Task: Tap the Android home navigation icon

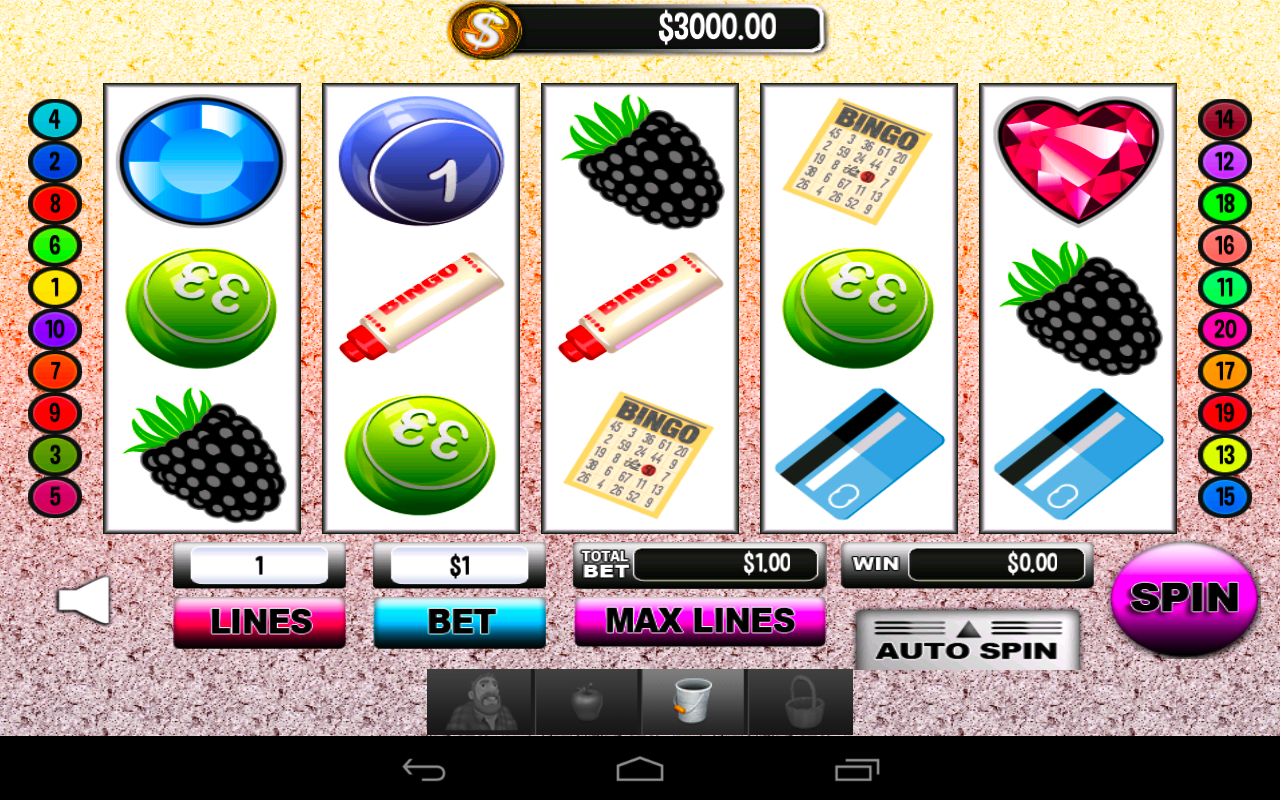Action: pyautogui.click(x=639, y=768)
